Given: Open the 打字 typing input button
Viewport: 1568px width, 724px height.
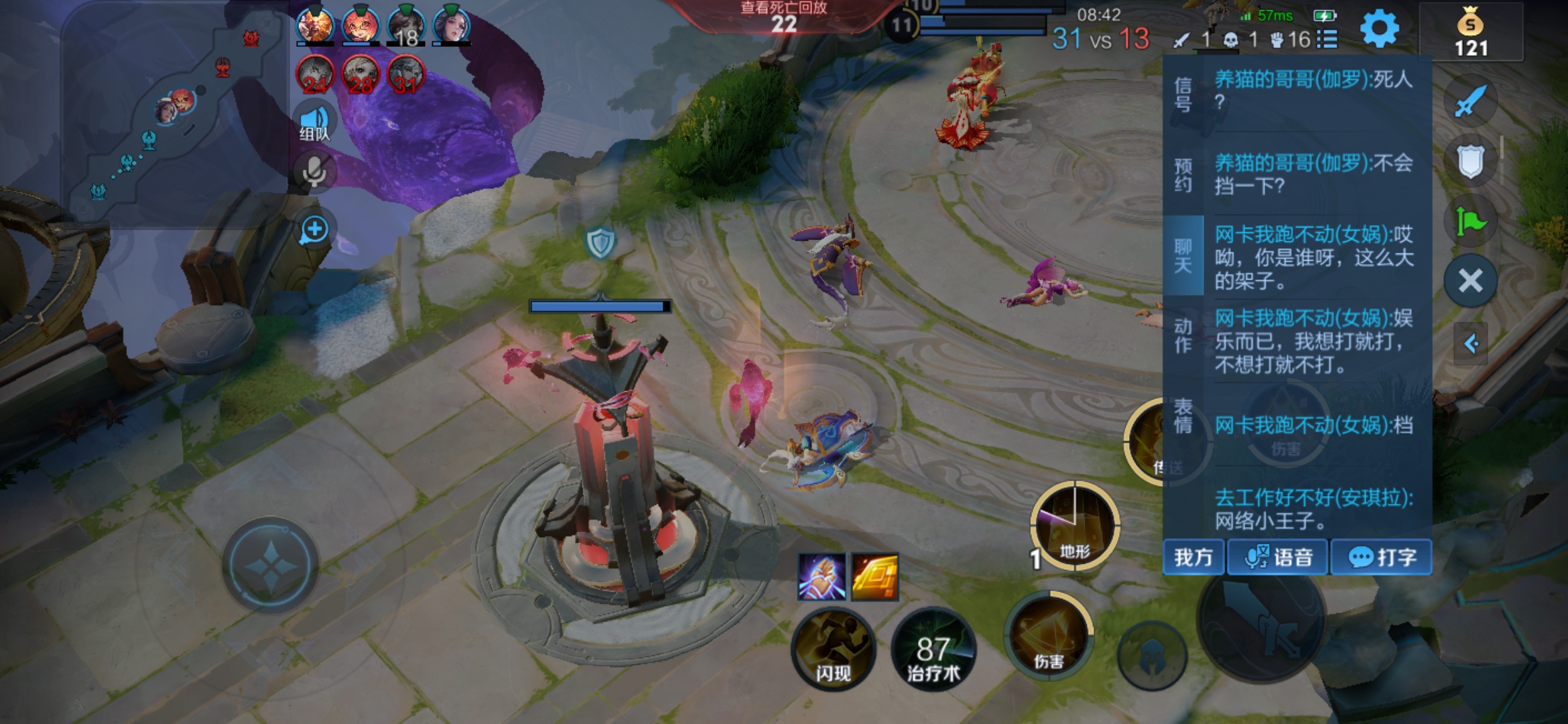Looking at the screenshot, I should [x=1381, y=557].
